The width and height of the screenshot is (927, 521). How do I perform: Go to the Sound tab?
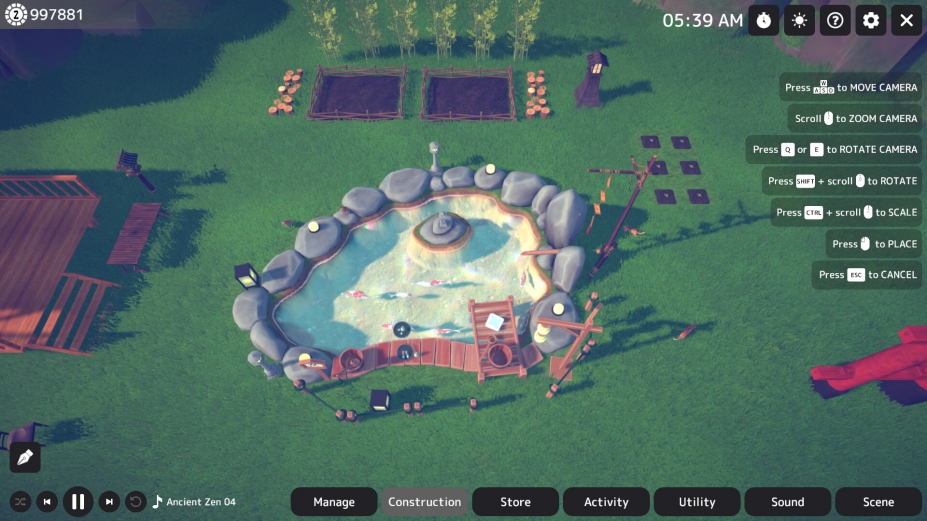click(x=788, y=502)
